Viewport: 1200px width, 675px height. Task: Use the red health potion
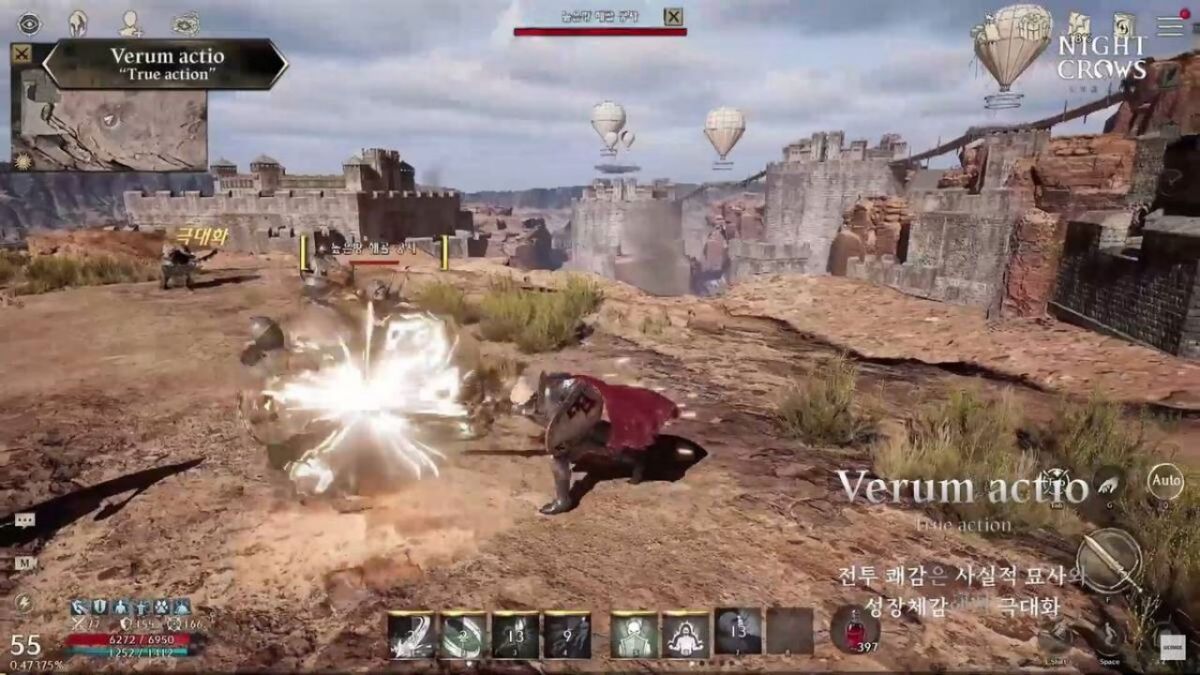(854, 630)
